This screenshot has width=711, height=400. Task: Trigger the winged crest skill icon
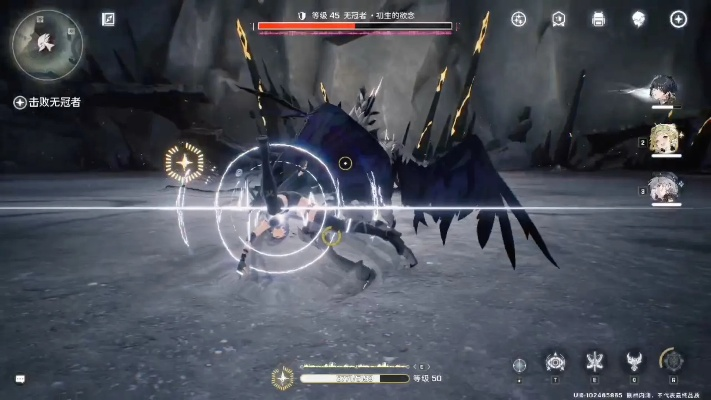633,362
